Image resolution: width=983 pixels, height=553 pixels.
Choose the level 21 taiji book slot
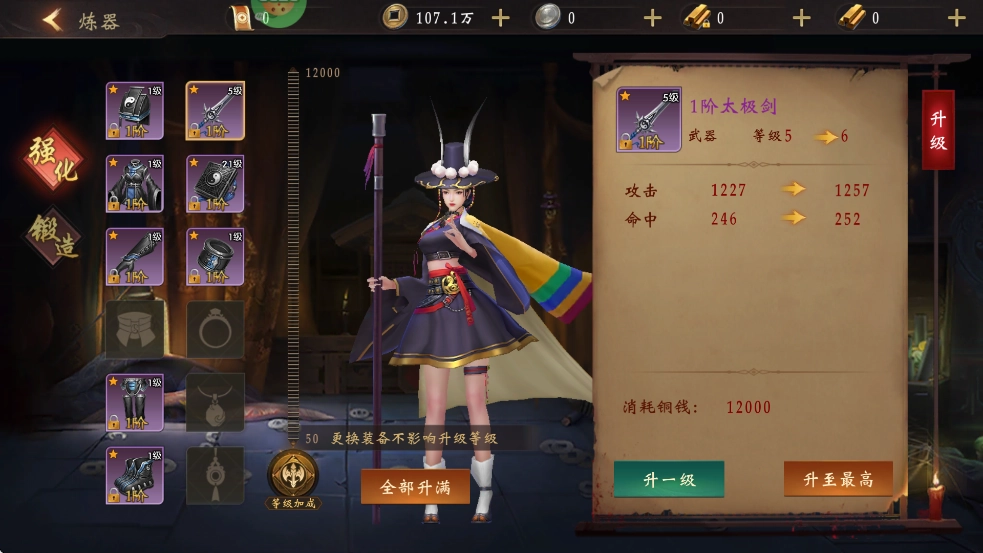(215, 184)
